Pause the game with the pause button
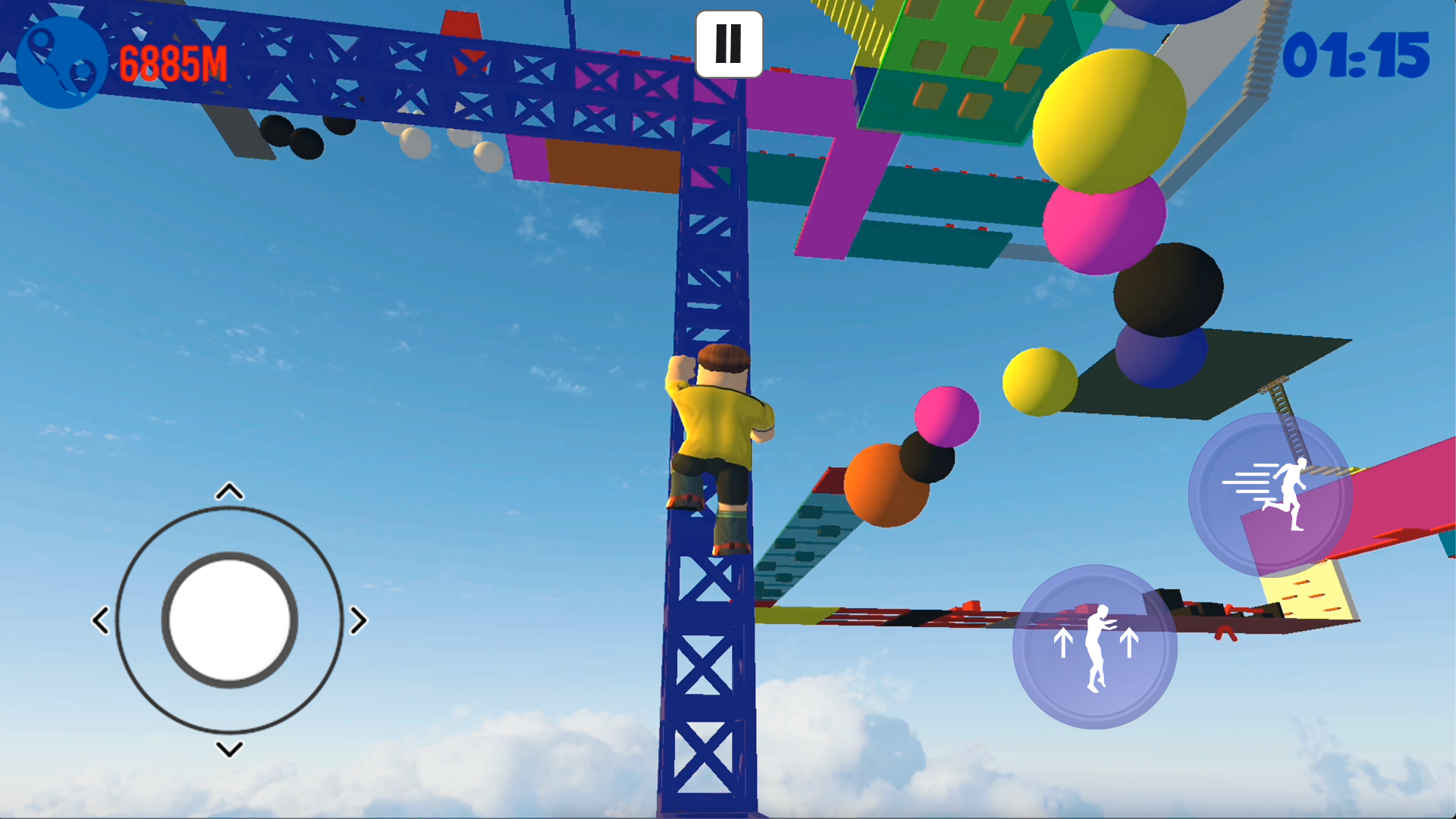Screen dimensions: 1456x819 point(728,44)
